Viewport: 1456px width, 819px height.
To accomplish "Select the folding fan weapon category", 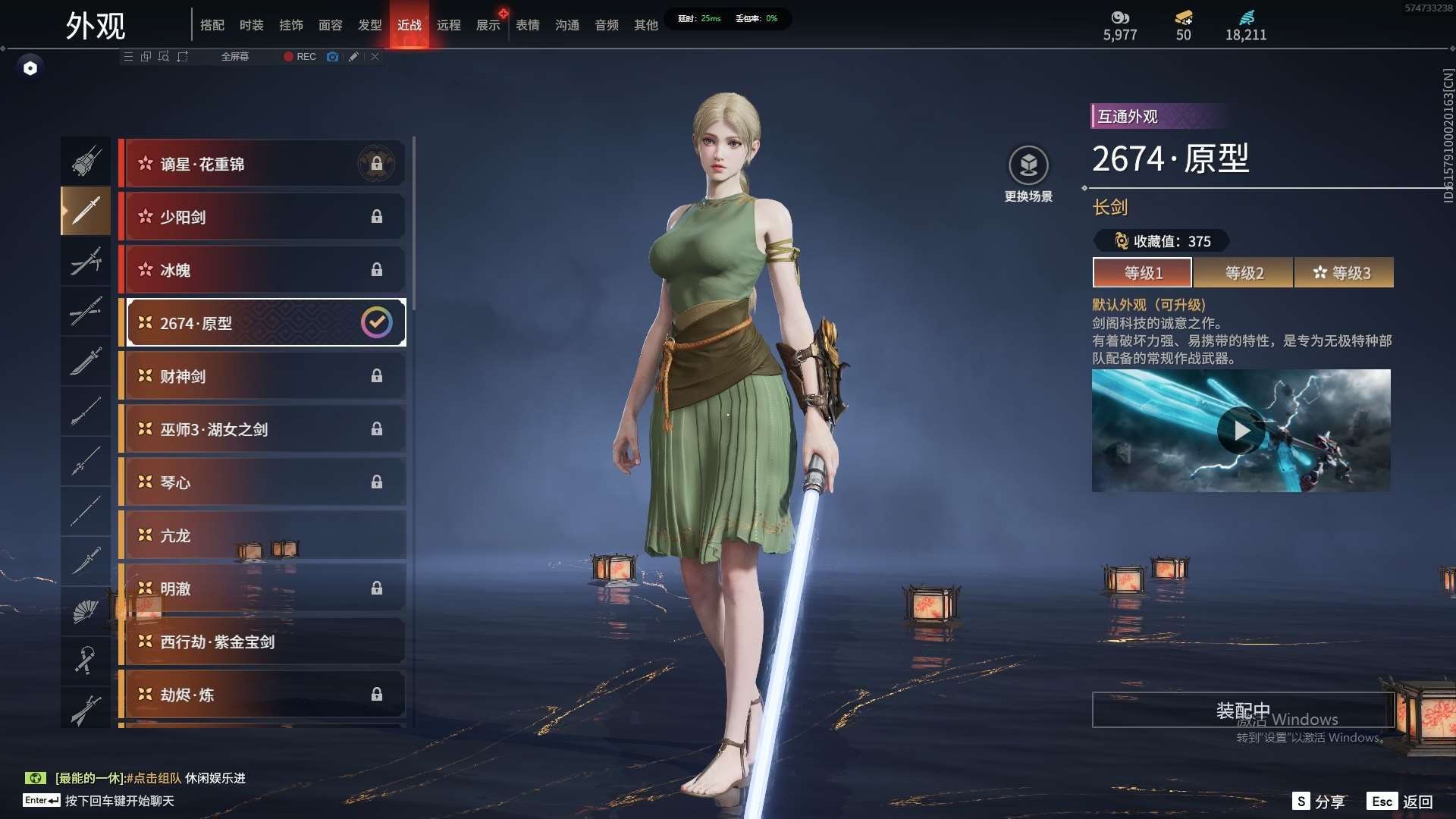I will click(86, 610).
